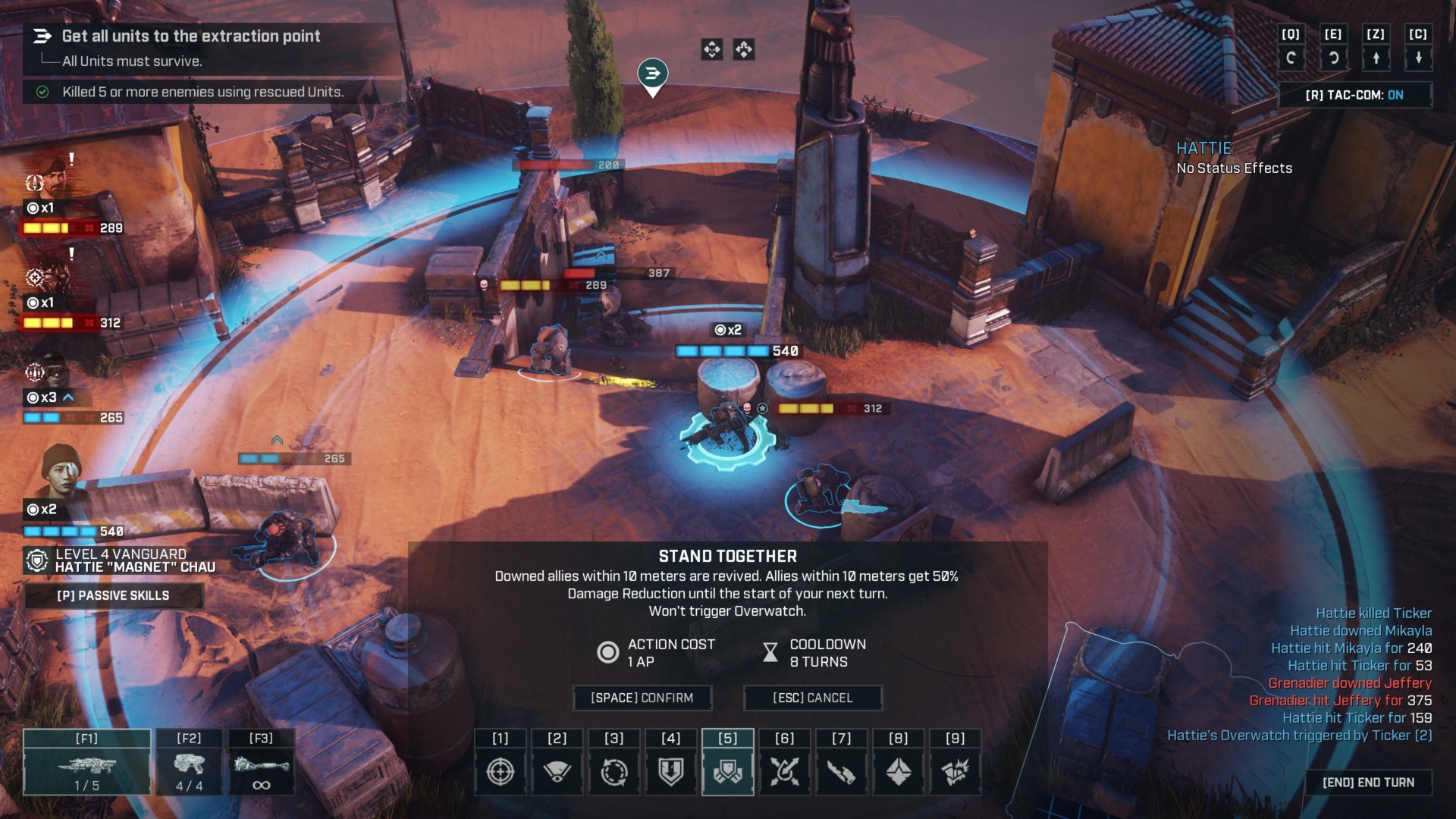Select the shotgun weapon in slot F2
This screenshot has width=1456, height=819.
point(188,764)
